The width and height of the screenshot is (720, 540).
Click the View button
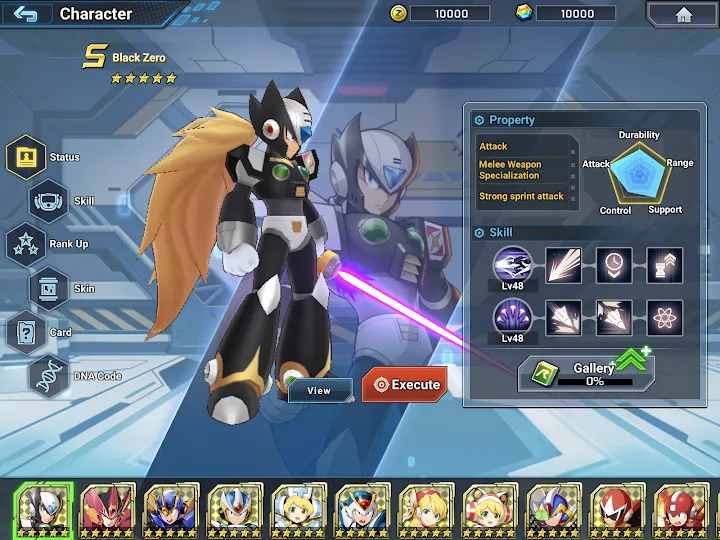(319, 391)
